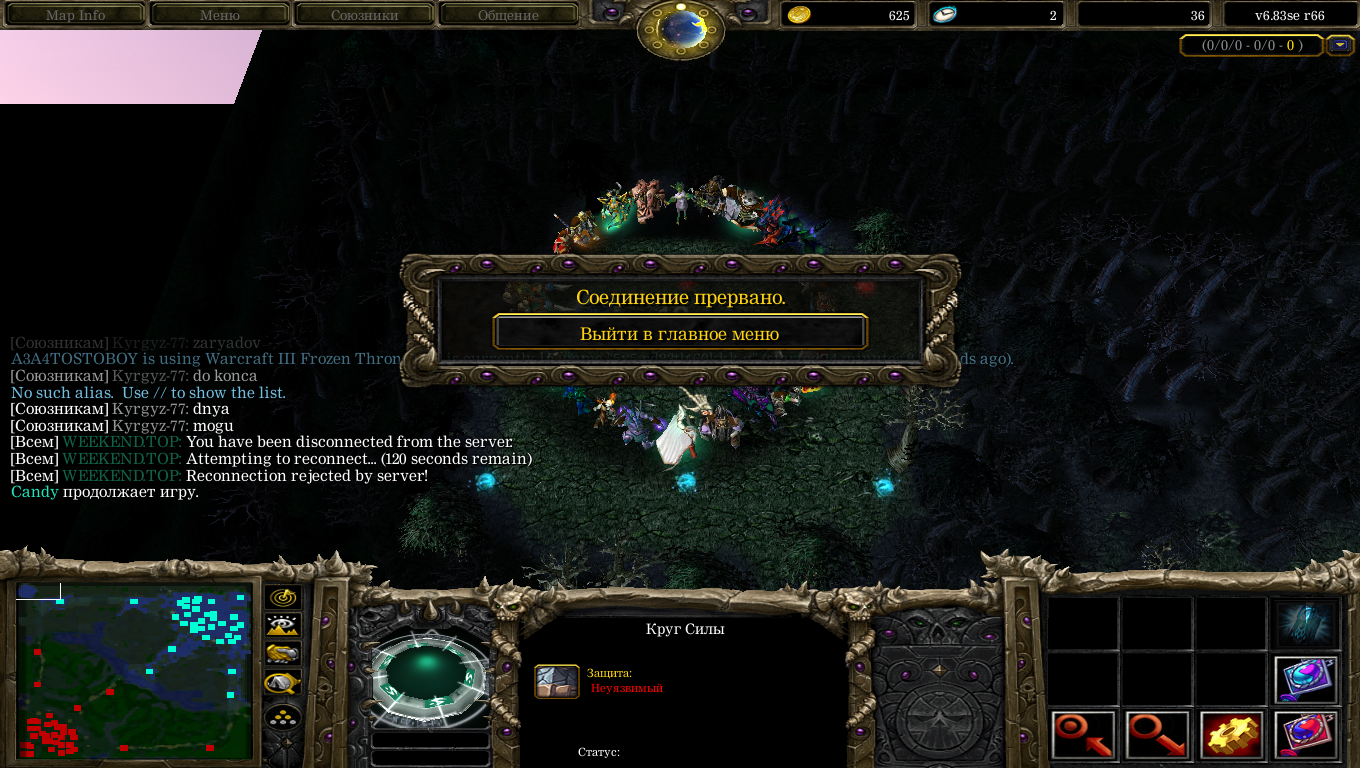Open the "Союзники" allies menu
1360x768 pixels.
364,15
